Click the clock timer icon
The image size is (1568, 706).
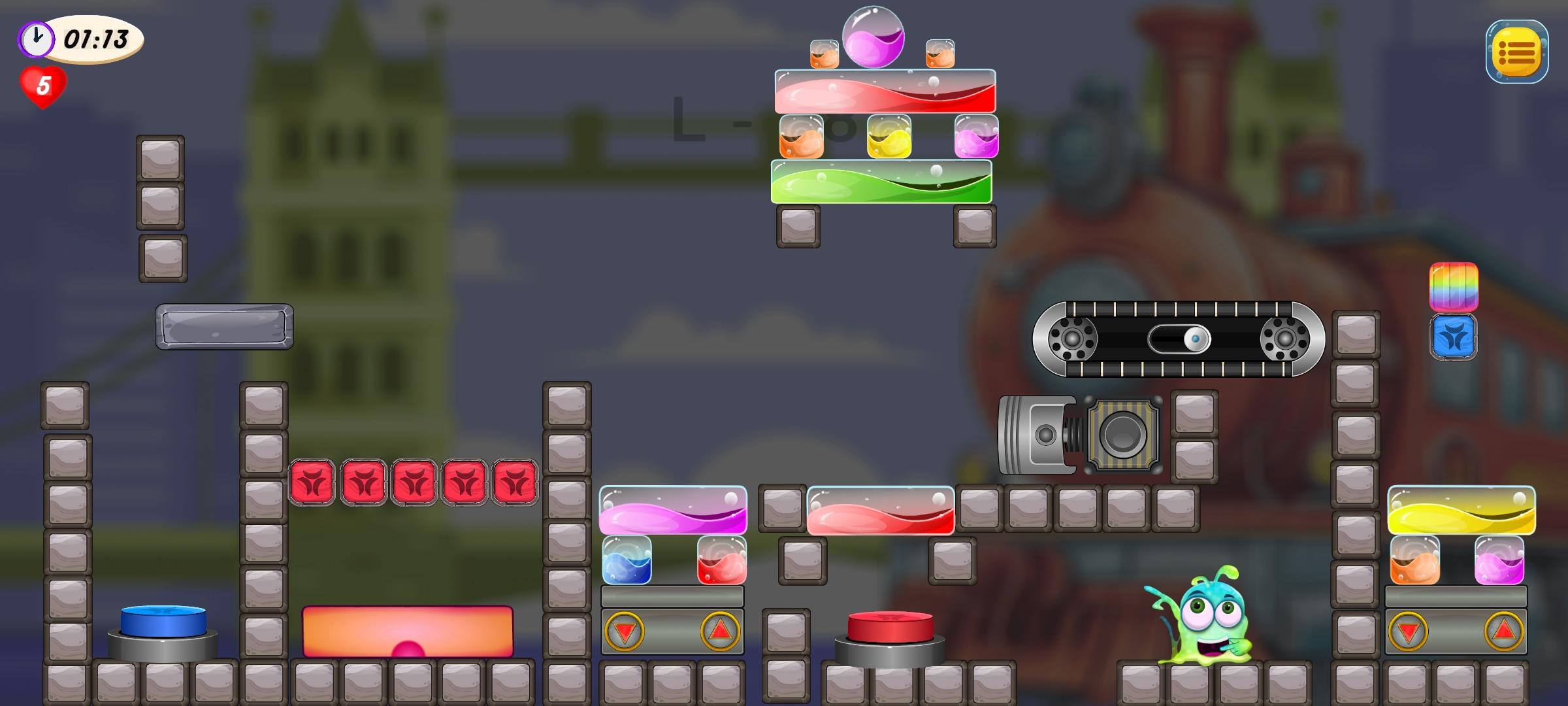36,37
